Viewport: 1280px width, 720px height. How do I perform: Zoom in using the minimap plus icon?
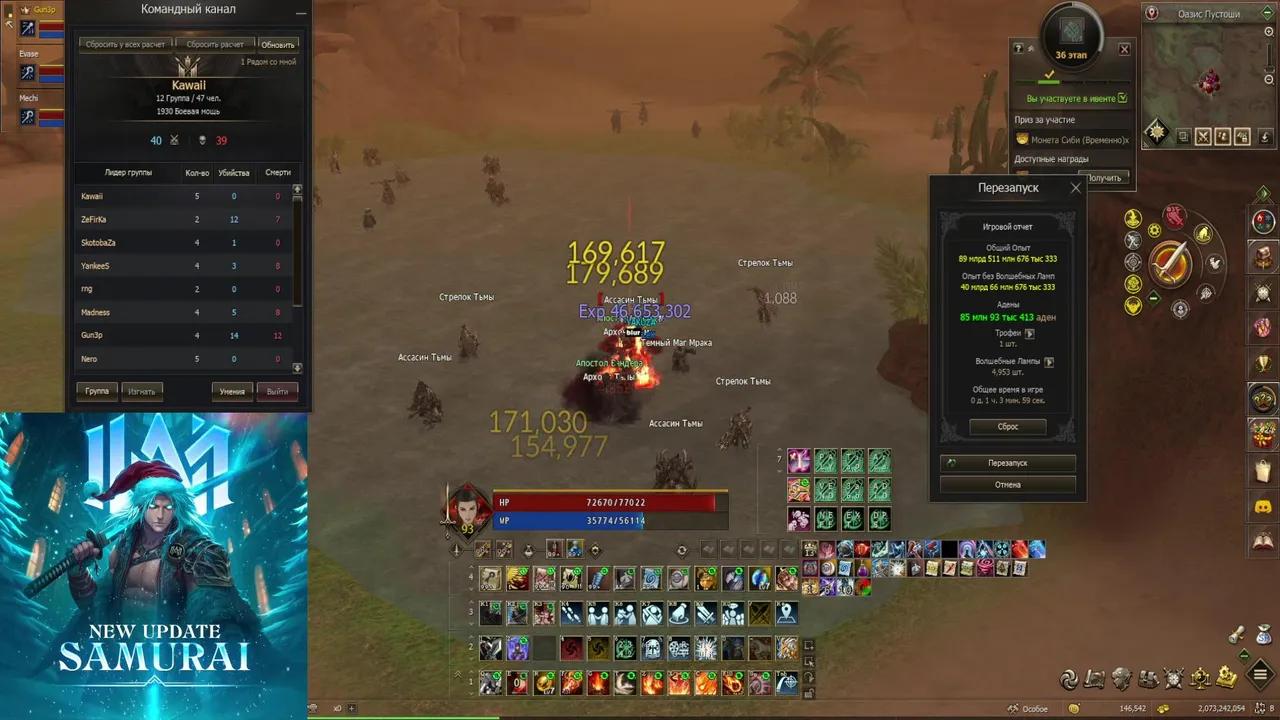[1268, 32]
